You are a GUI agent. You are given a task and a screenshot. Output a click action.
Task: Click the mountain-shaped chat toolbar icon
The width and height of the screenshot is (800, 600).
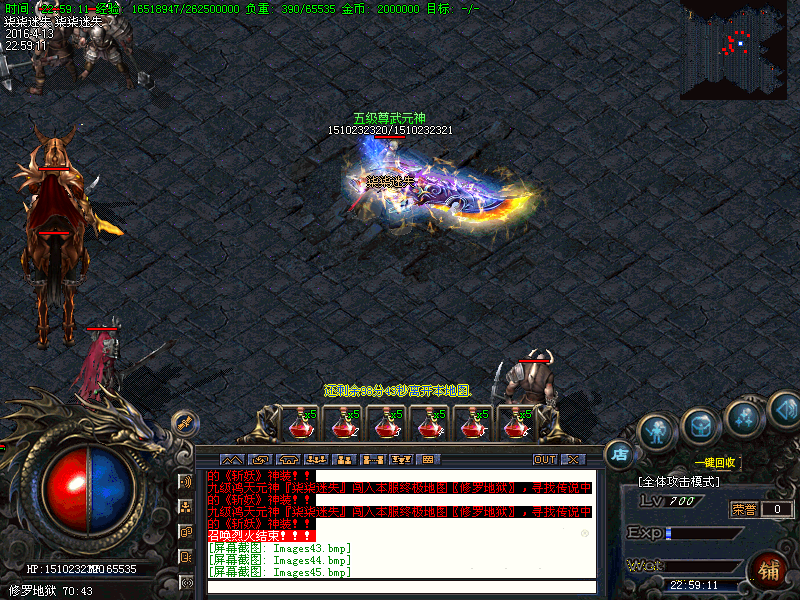click(x=231, y=460)
